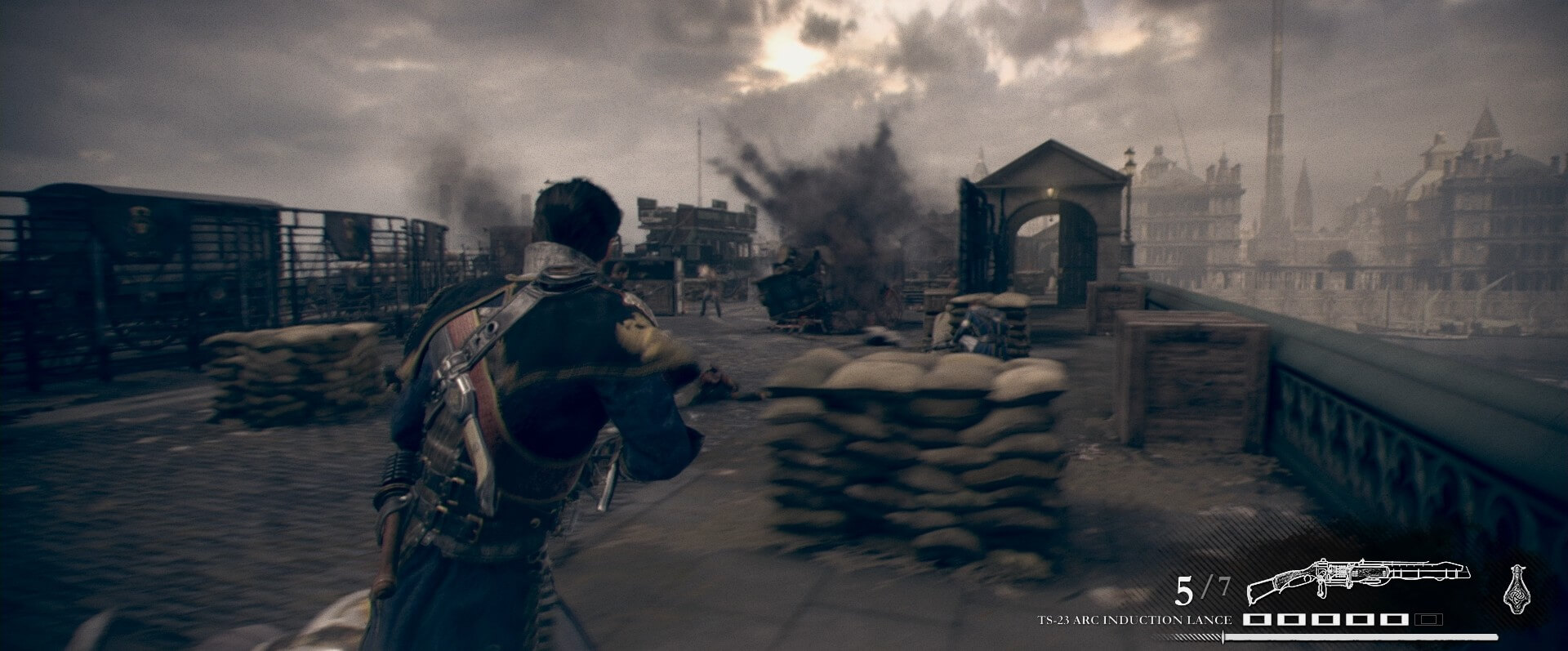Click the reserve ammo numeral 7

click(x=1225, y=586)
